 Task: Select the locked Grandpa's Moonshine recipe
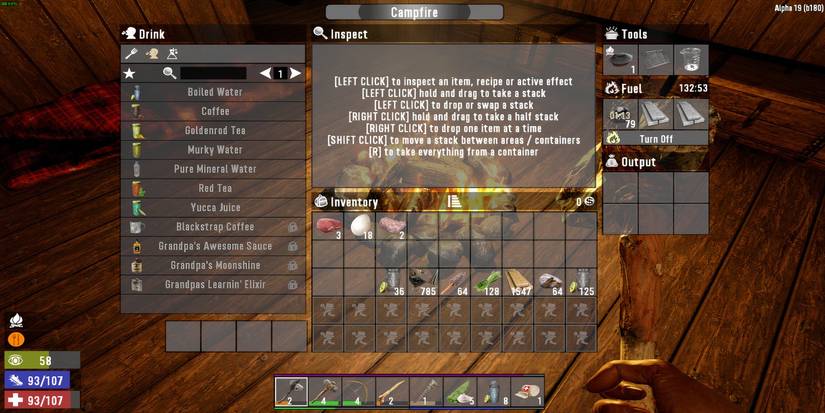214,266
